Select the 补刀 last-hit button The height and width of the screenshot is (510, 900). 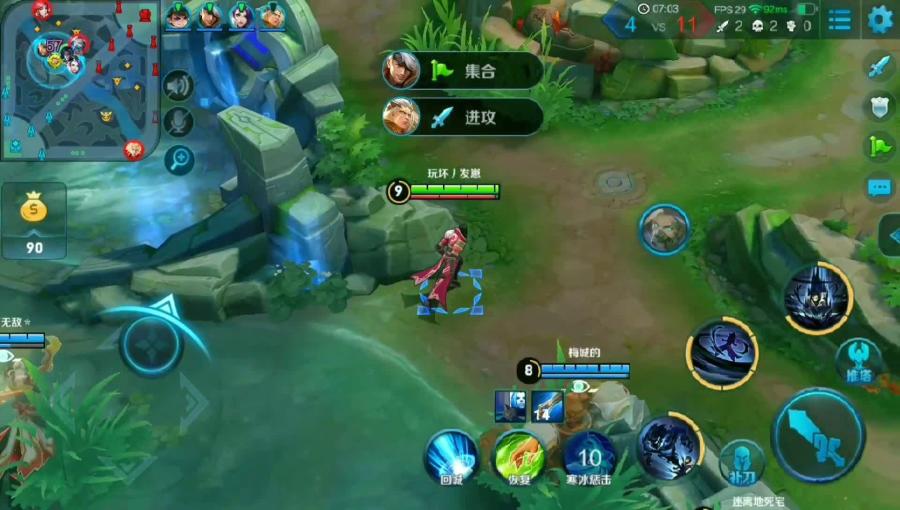coord(741,462)
